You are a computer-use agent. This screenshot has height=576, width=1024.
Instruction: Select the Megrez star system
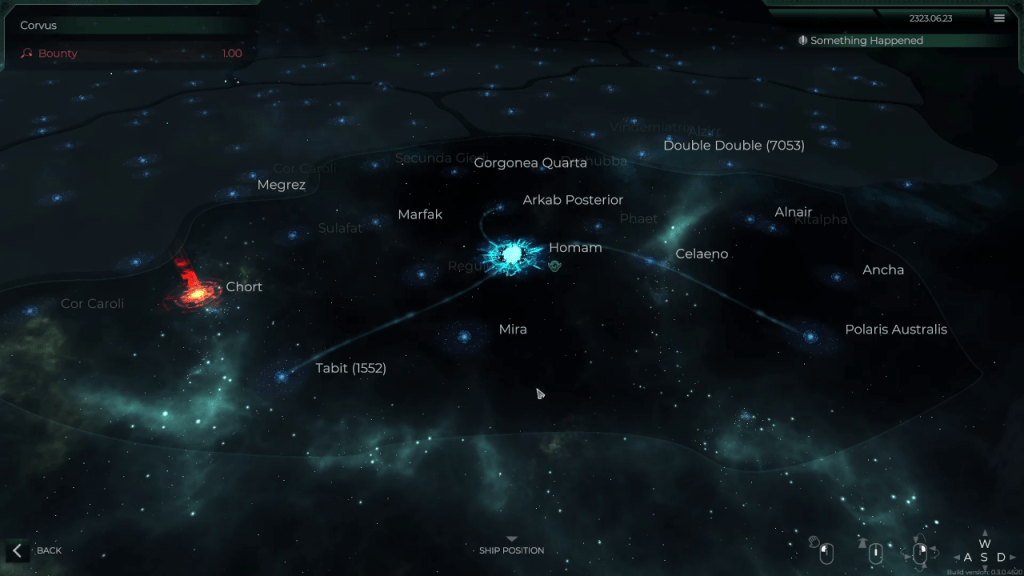tap(281, 185)
